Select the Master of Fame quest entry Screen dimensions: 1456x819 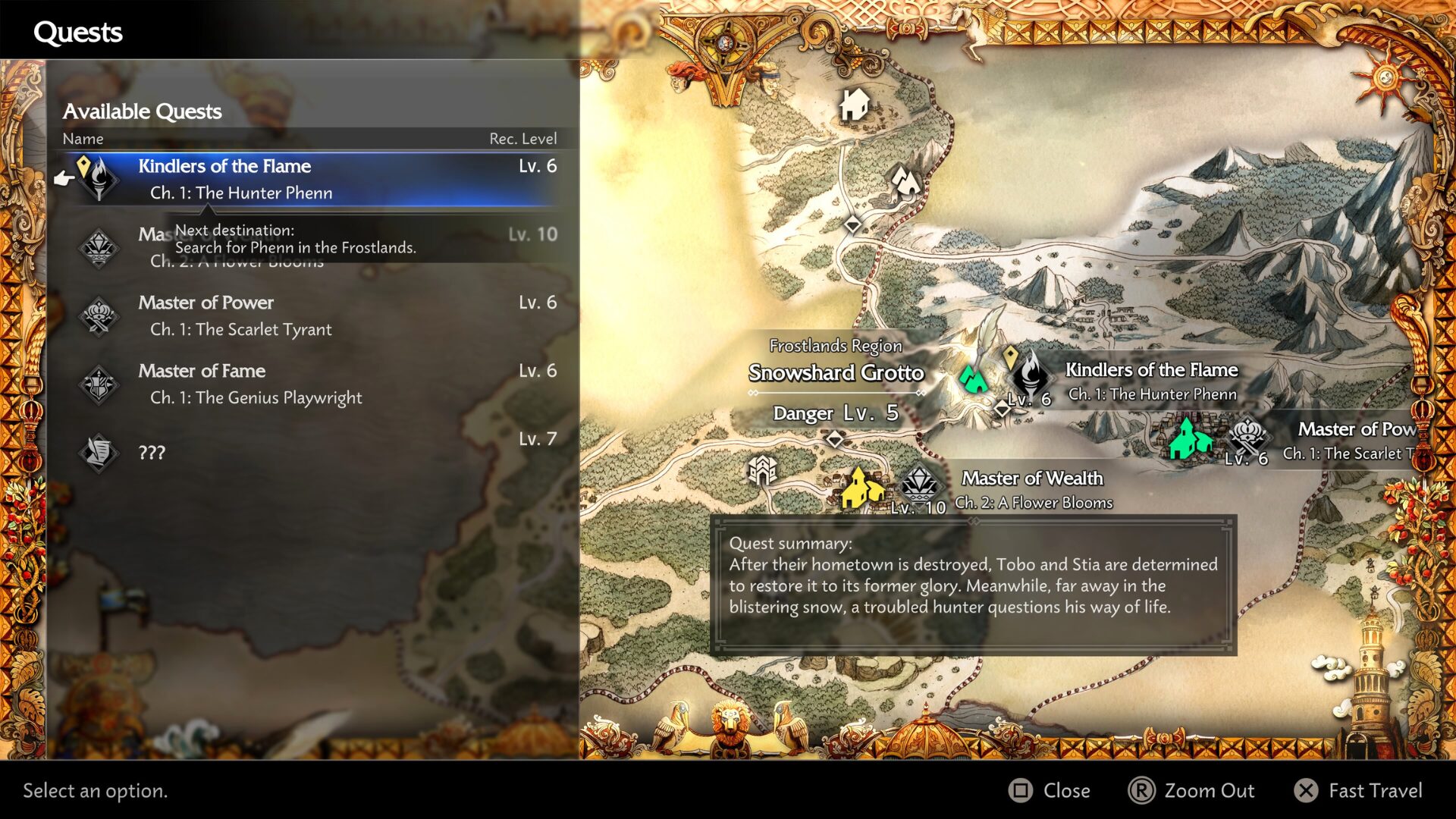coord(311,384)
